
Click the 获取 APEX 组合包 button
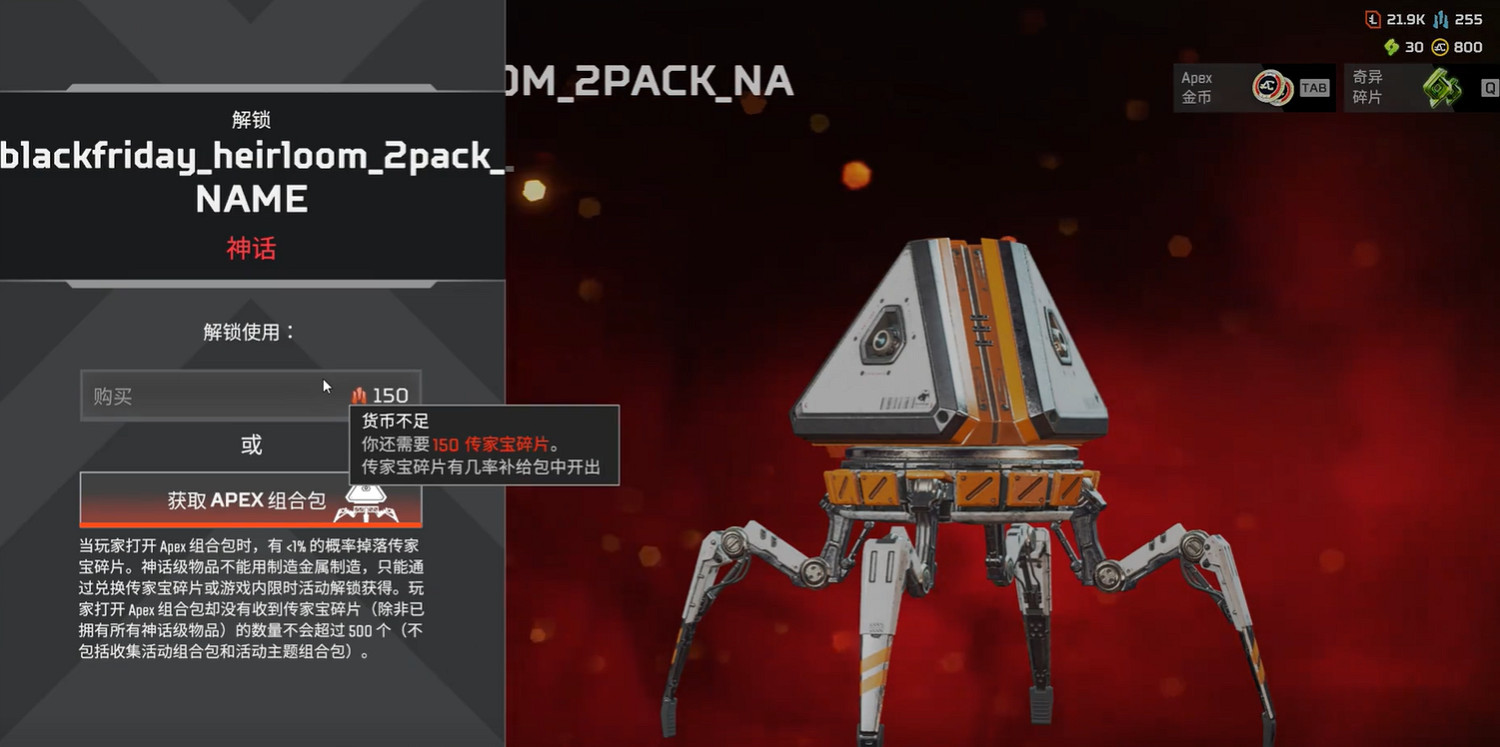(250, 497)
